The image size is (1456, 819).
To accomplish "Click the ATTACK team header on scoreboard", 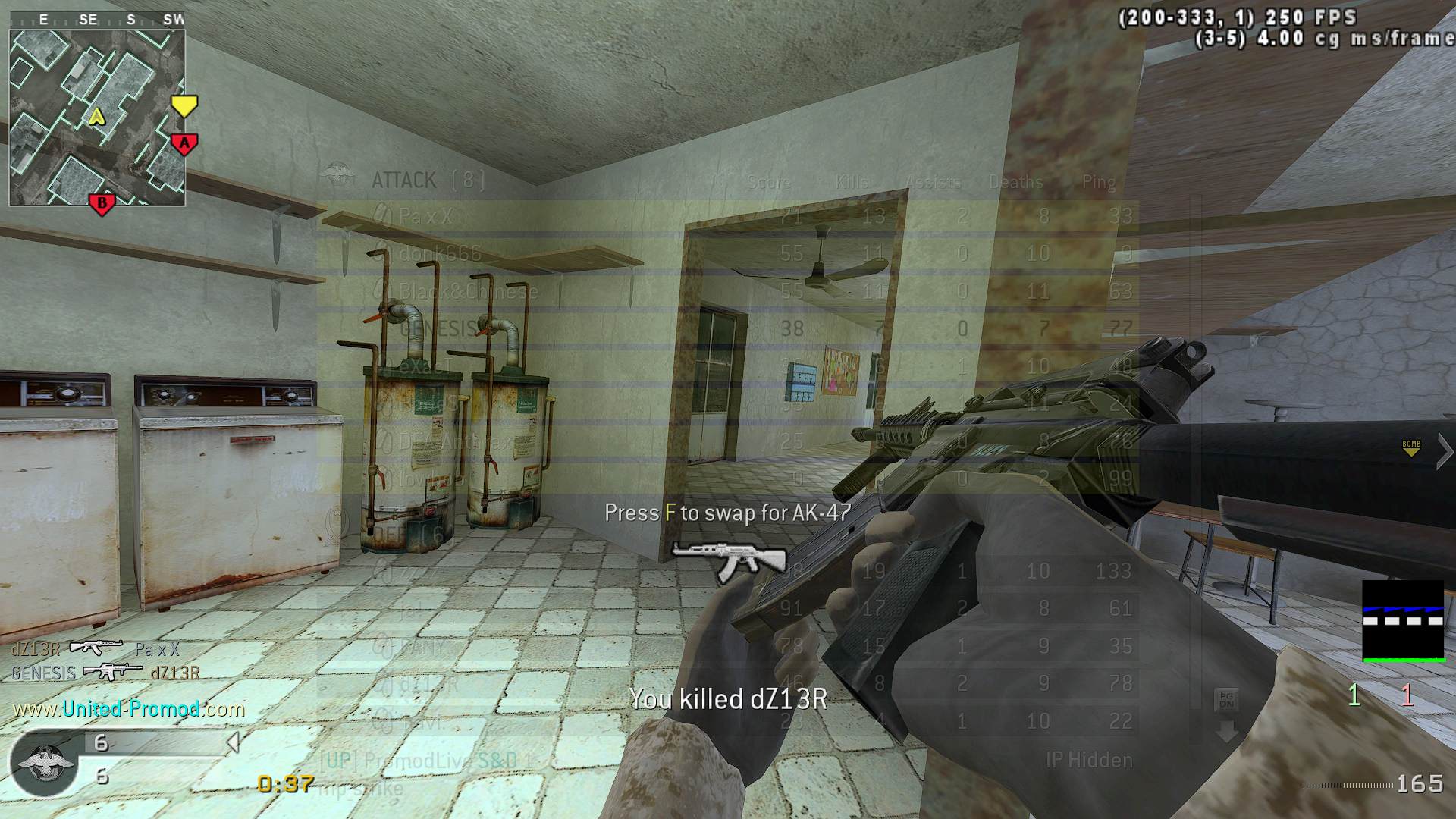I will click(404, 180).
